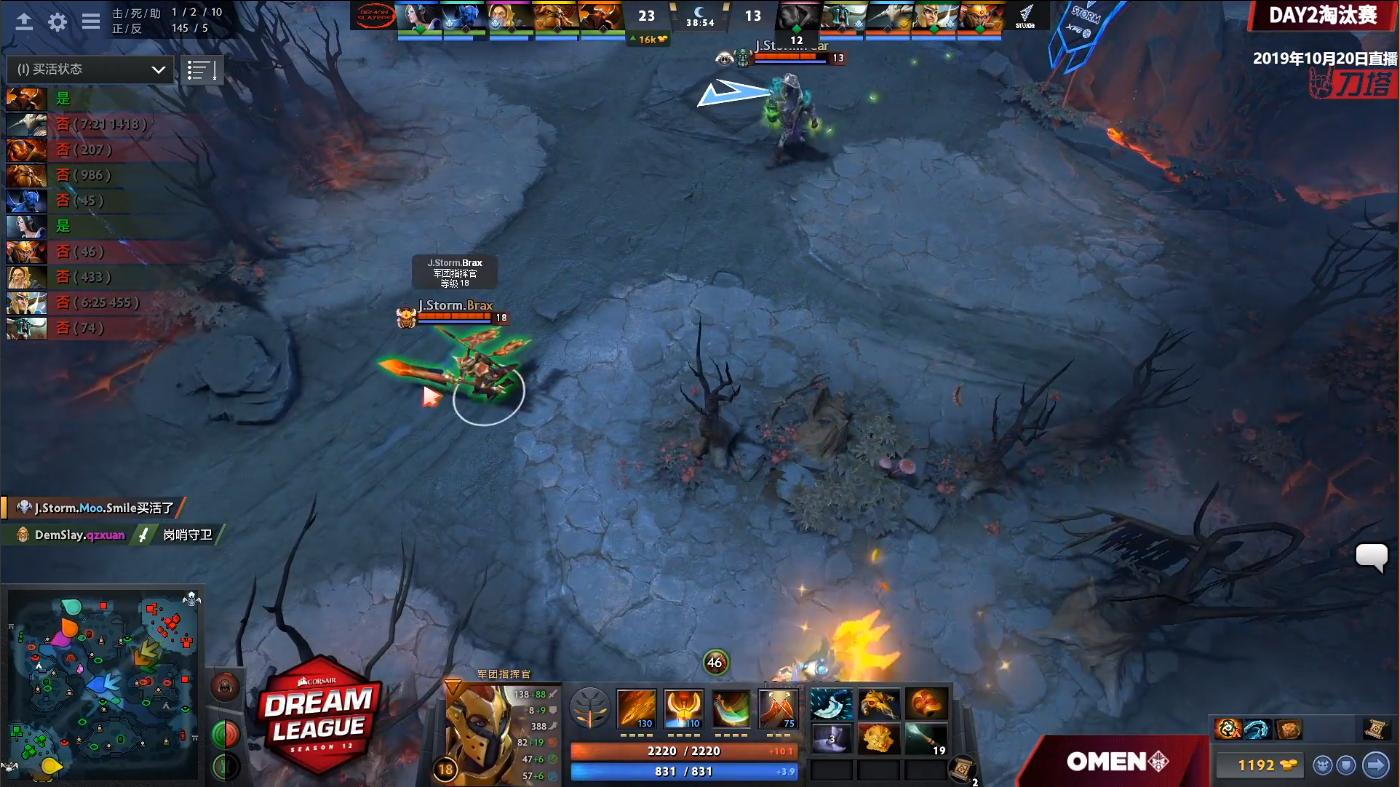Click the glowing courier toggle button

tap(1322, 766)
